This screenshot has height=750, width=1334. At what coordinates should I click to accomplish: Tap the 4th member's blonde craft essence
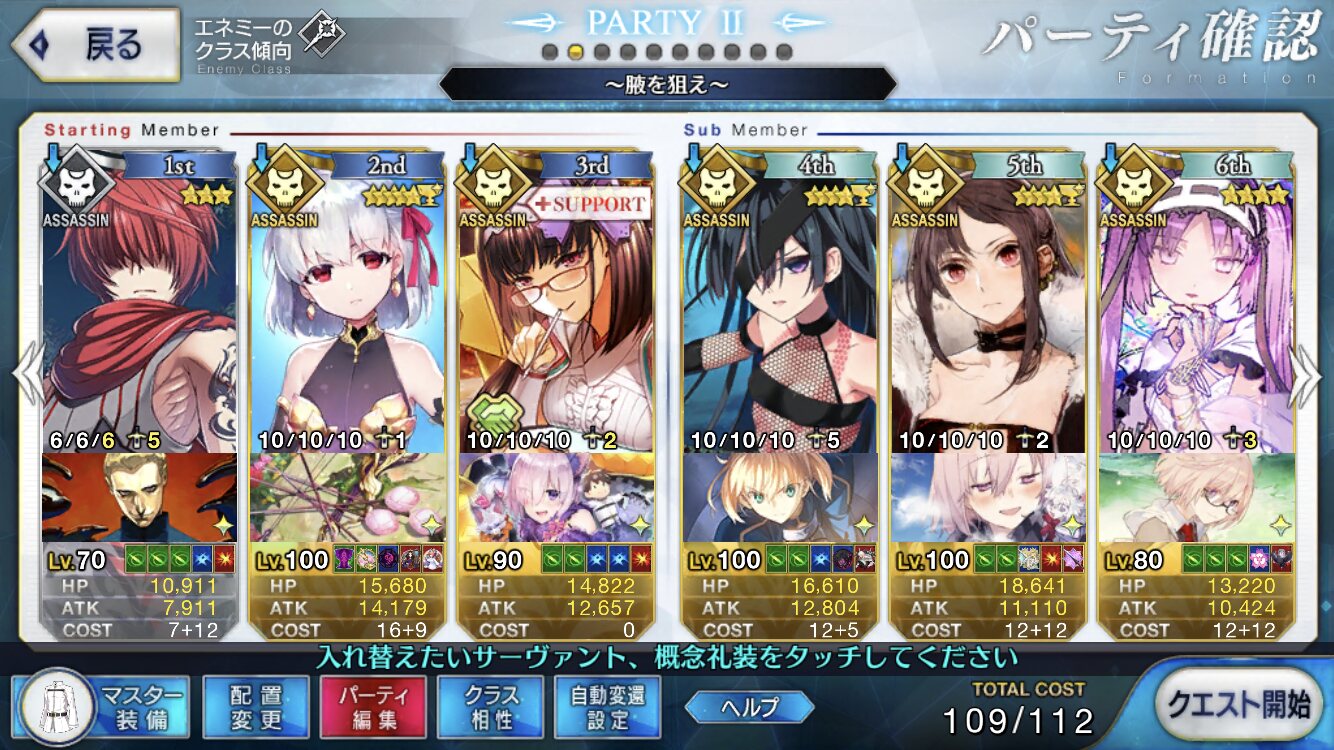[x=779, y=497]
